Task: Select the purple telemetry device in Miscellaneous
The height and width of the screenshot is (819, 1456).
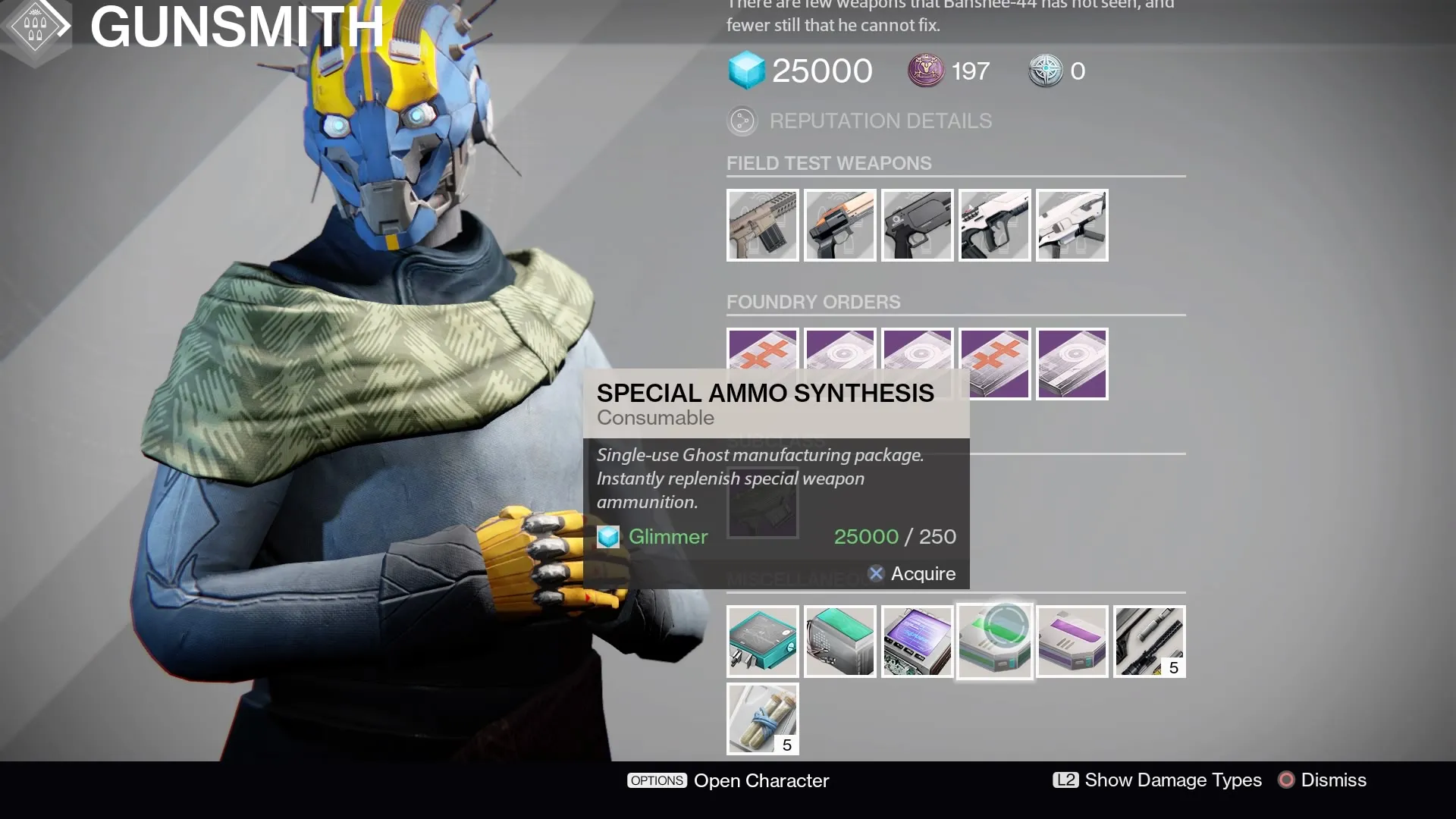Action: pyautogui.click(x=917, y=642)
